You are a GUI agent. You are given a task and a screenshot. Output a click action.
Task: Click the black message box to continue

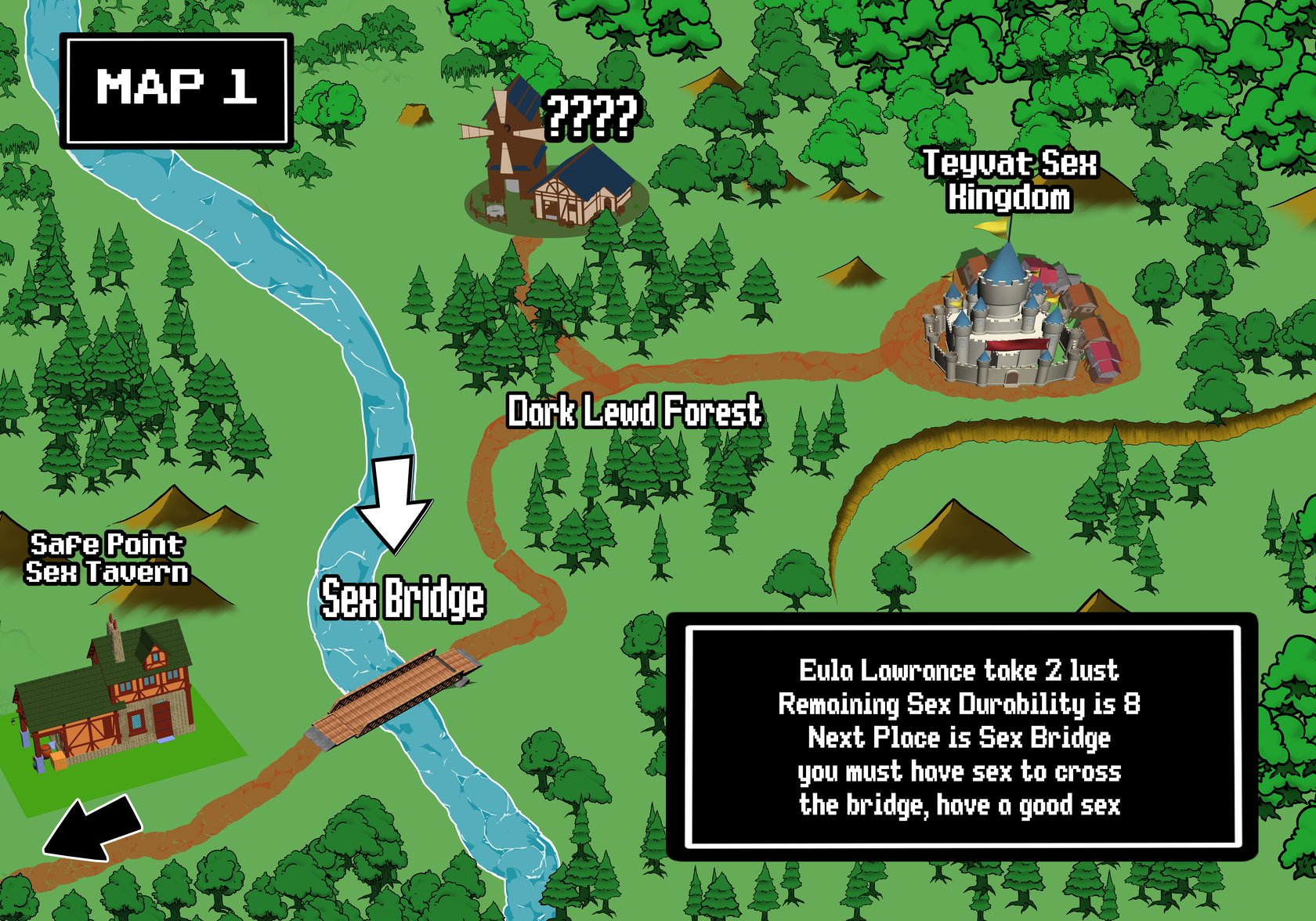[961, 737]
